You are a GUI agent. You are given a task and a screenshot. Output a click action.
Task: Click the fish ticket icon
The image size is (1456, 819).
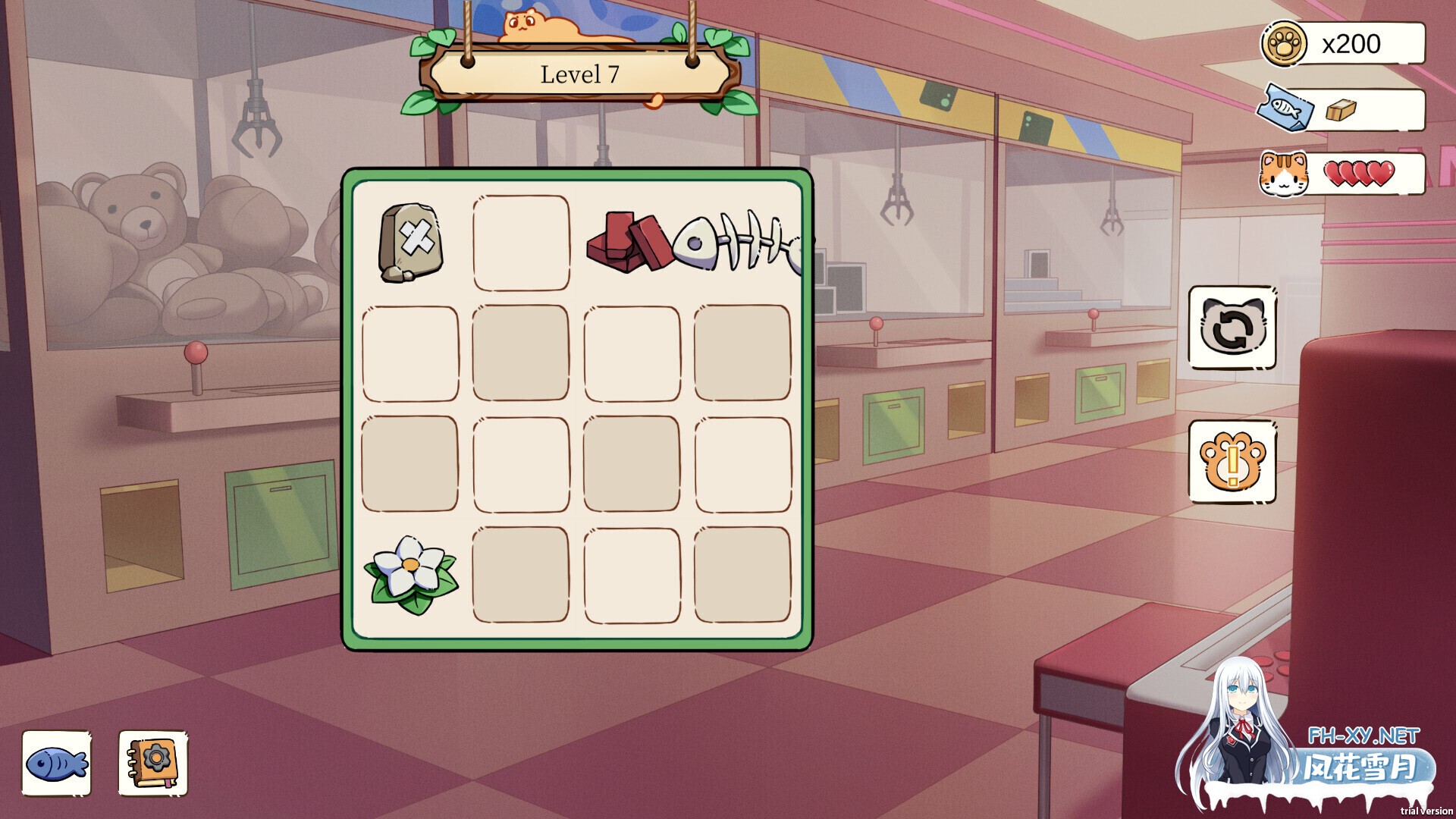click(x=1283, y=109)
